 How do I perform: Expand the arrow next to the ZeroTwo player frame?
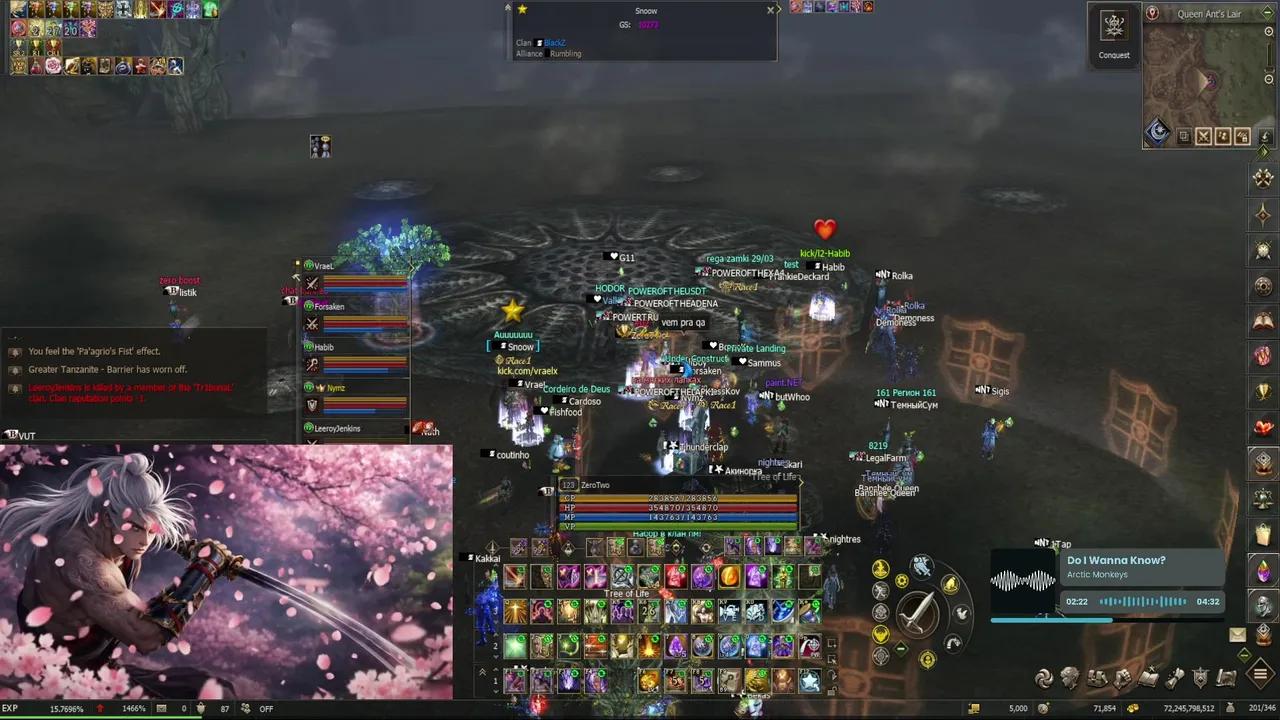click(x=800, y=481)
